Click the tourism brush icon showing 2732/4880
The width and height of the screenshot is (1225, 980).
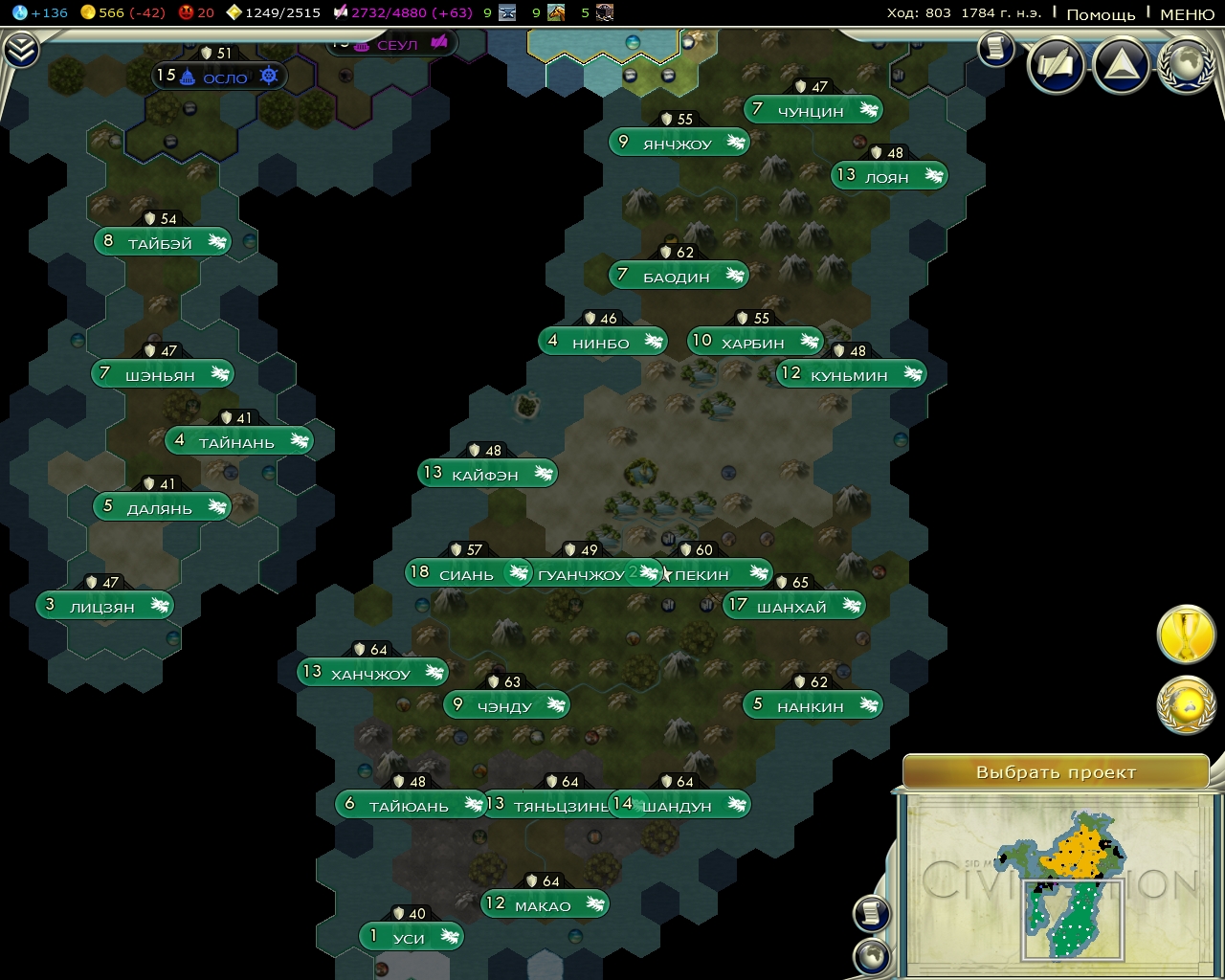[x=341, y=13]
